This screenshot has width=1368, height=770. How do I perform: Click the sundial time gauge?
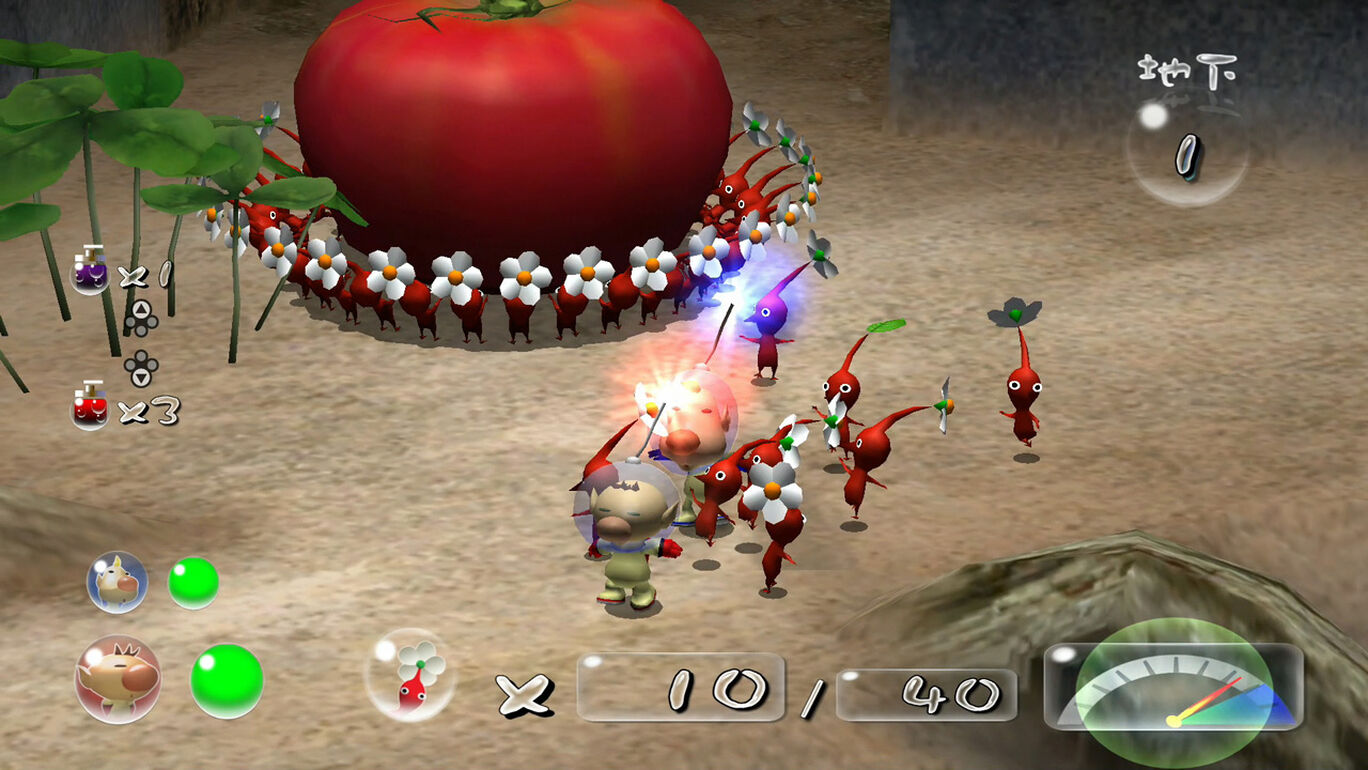tap(1177, 690)
